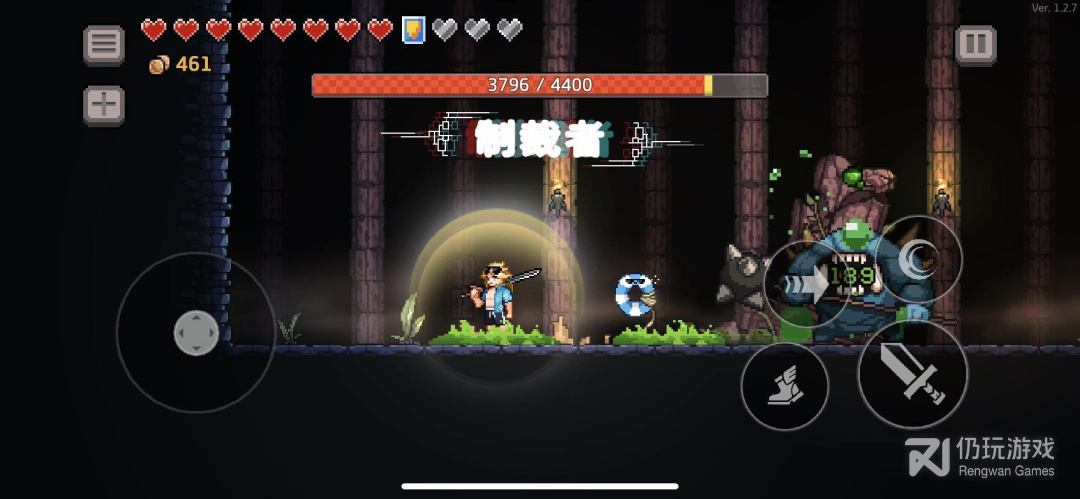Jump using the winged boot button

[x=785, y=386]
